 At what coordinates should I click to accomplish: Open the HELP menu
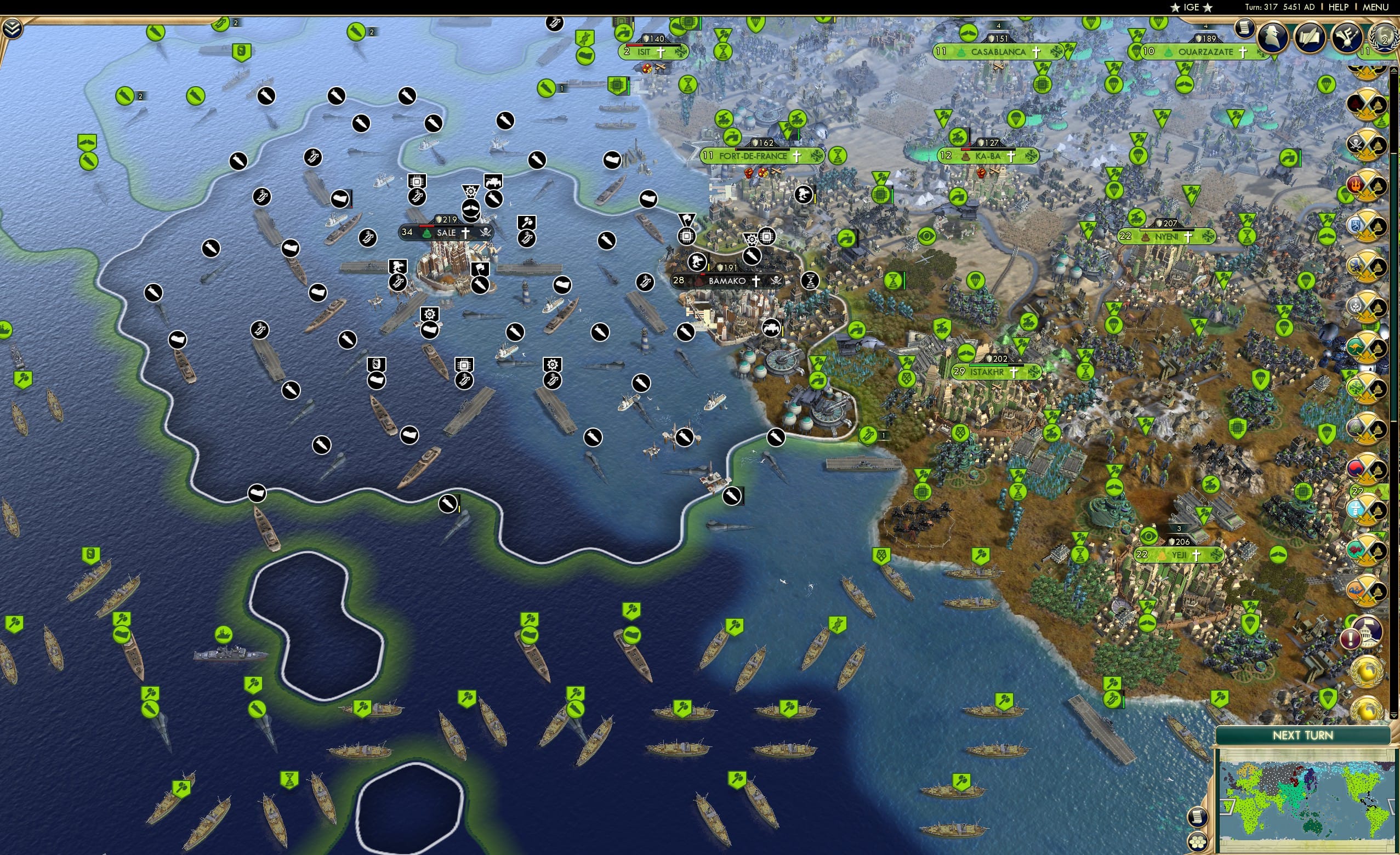[x=1339, y=7]
